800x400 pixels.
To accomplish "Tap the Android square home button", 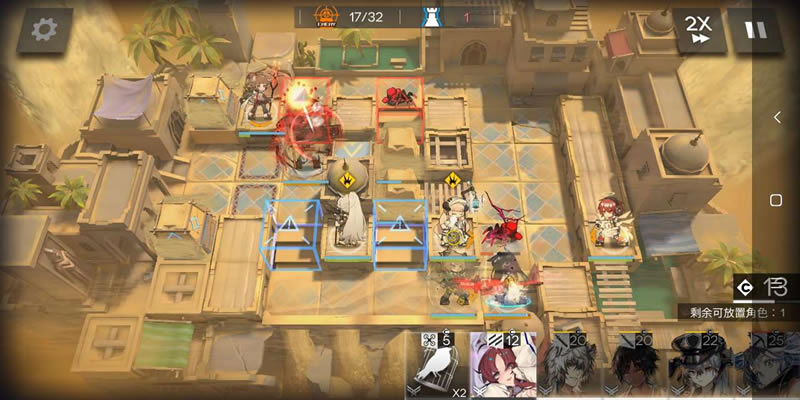I will pos(777,197).
